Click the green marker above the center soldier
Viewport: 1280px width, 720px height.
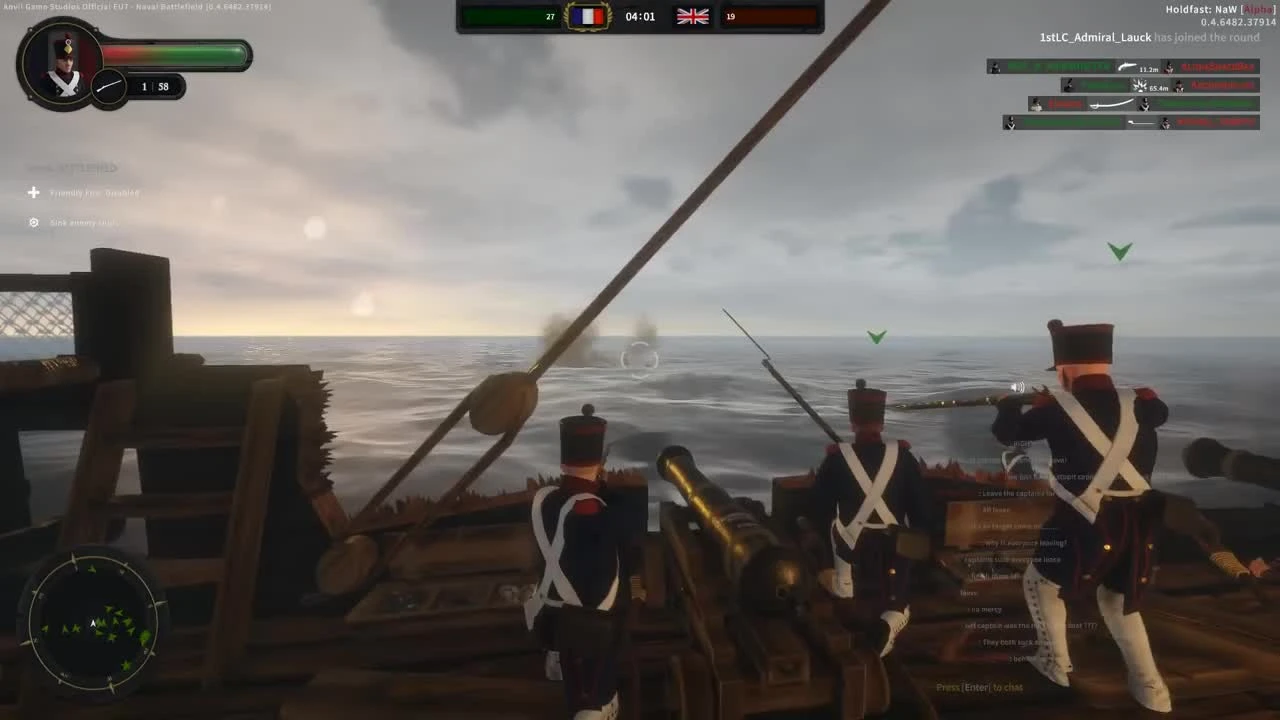(876, 337)
